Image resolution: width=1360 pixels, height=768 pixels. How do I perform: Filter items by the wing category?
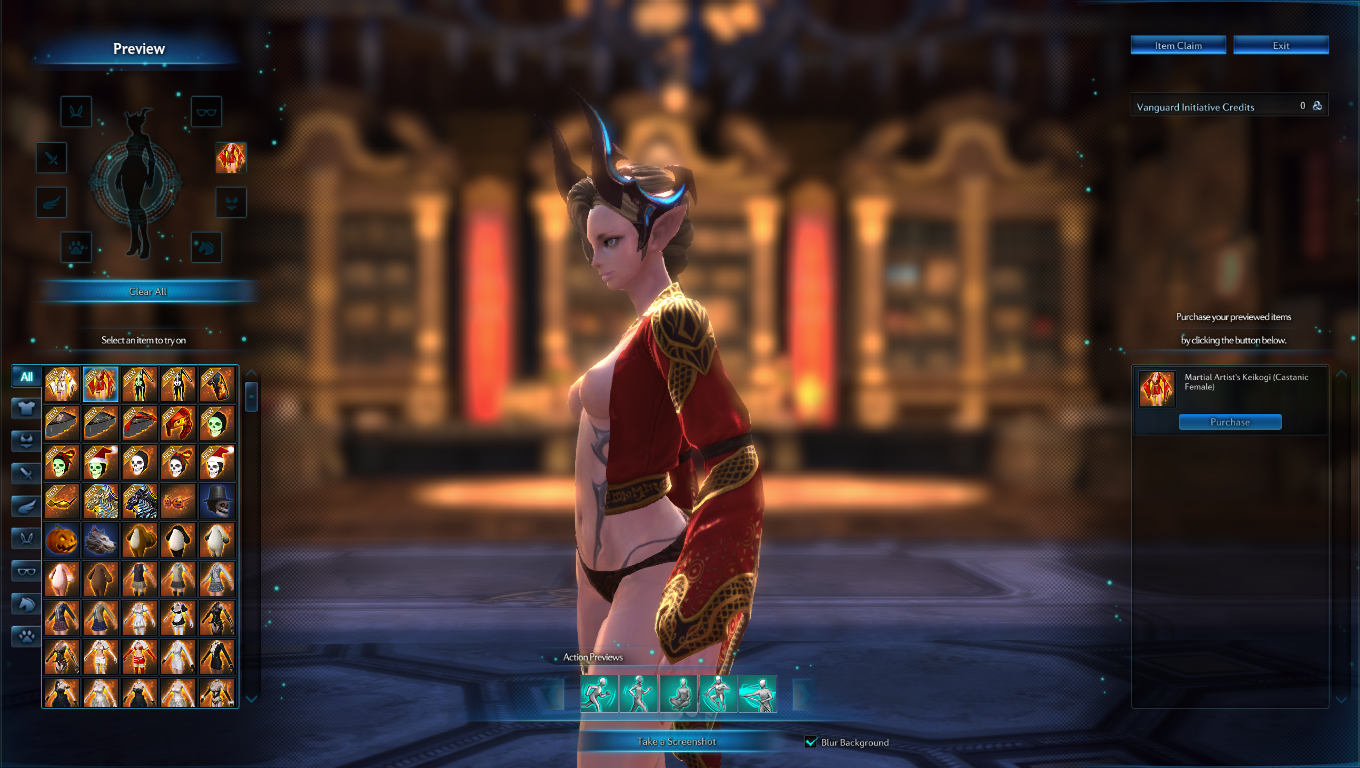coord(26,506)
